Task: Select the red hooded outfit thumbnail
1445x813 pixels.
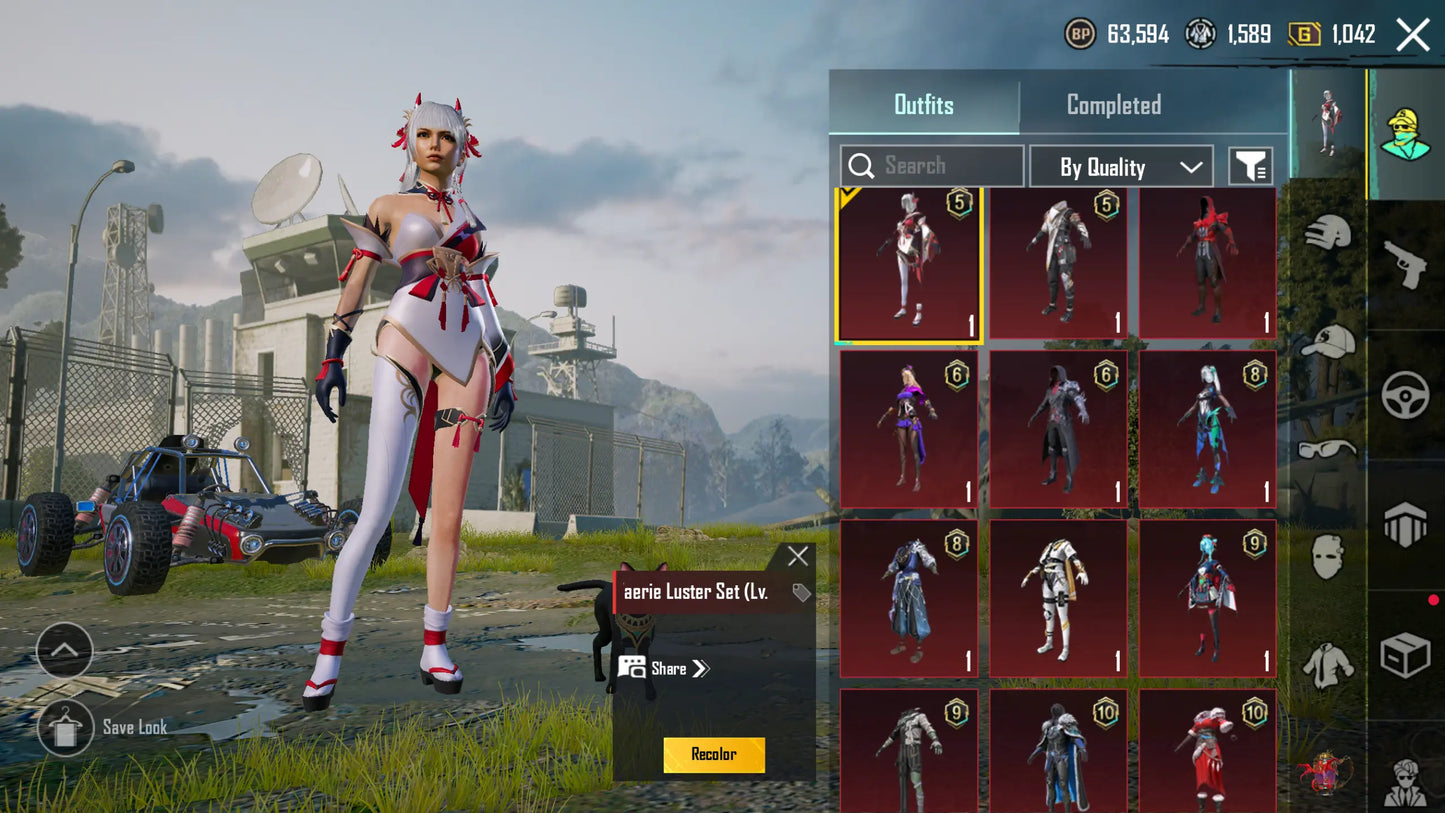Action: coord(1207,262)
